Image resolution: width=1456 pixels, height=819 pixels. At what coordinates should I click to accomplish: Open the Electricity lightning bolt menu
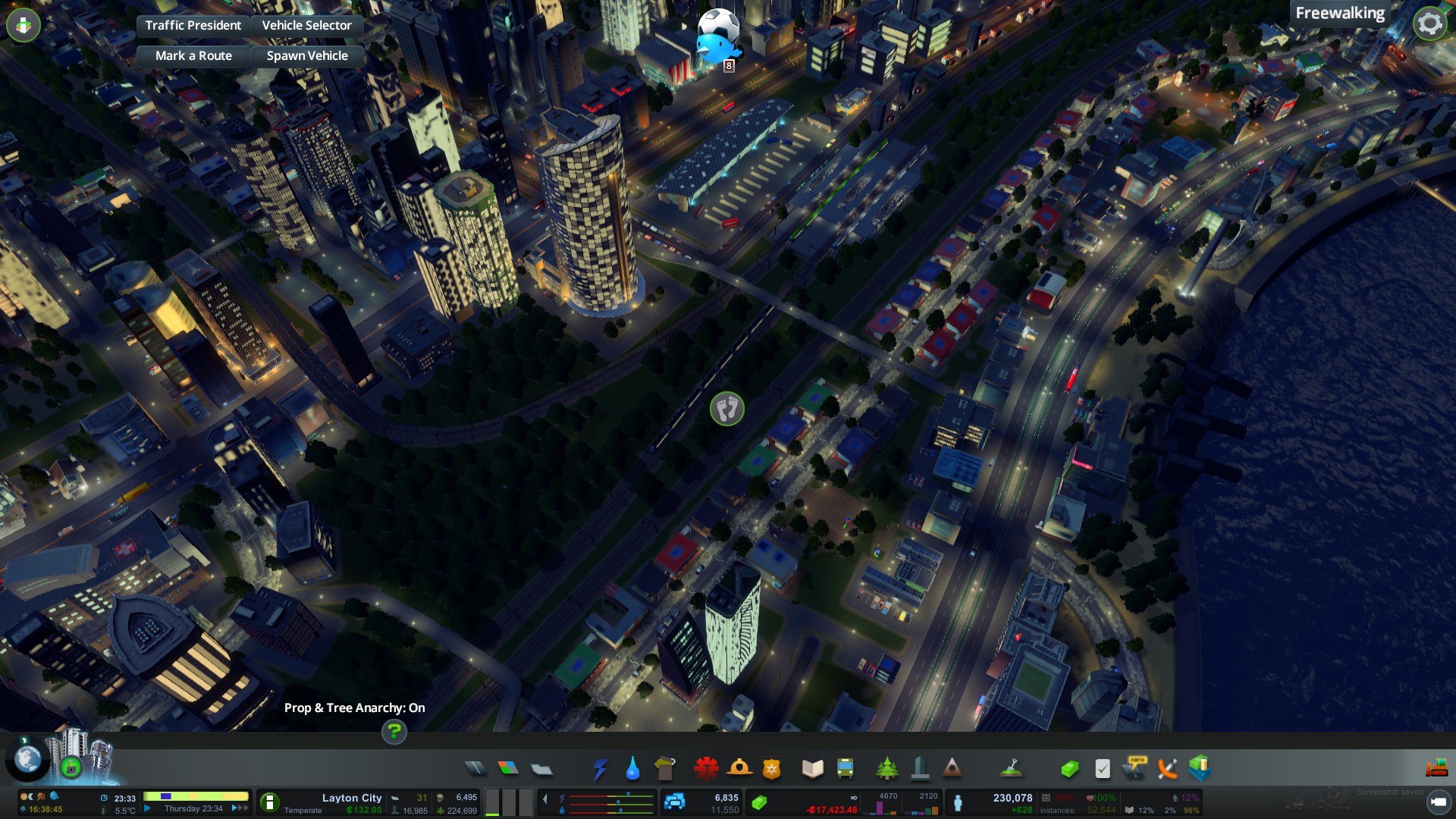[600, 769]
